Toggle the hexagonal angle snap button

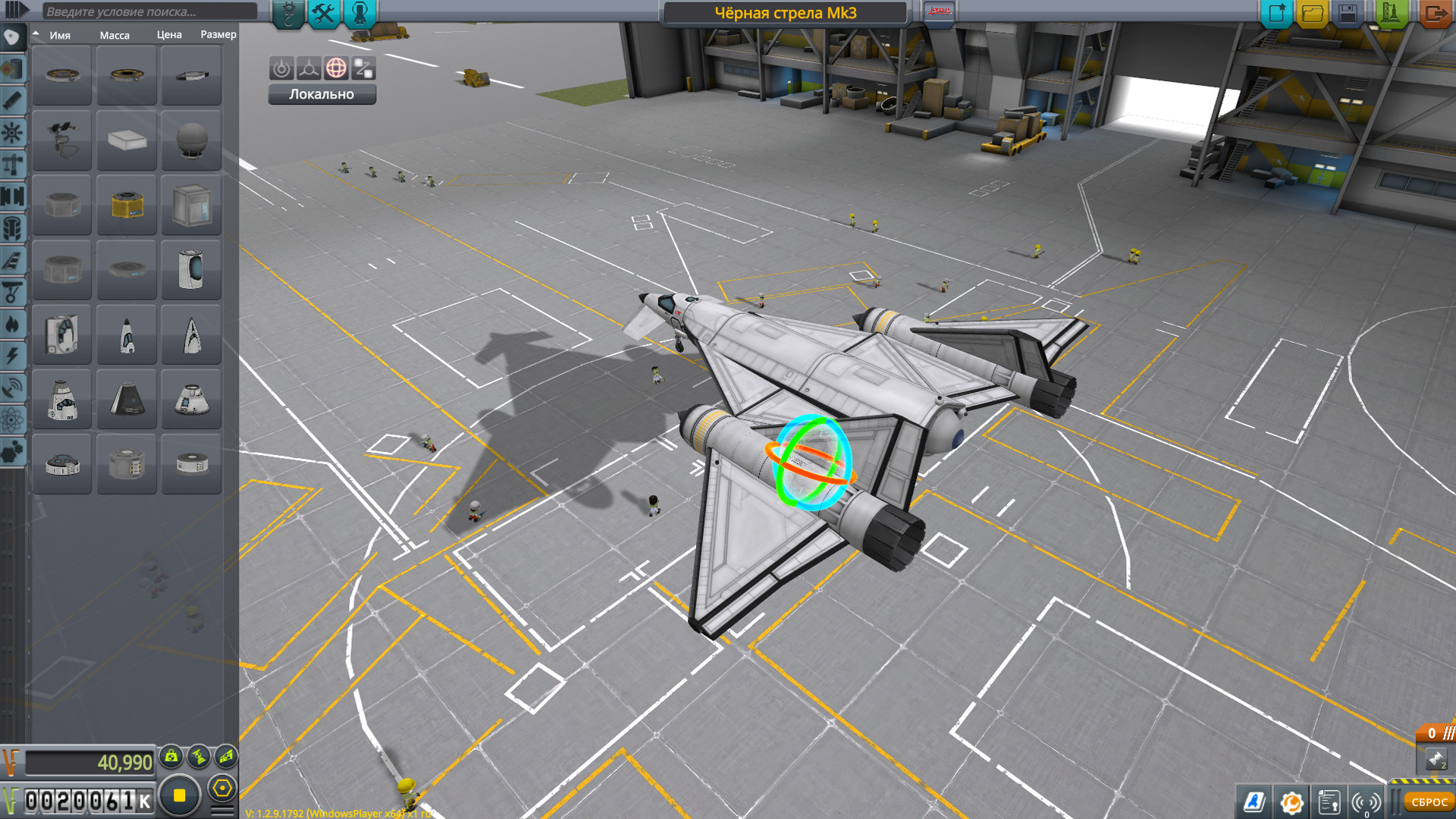pos(222,789)
